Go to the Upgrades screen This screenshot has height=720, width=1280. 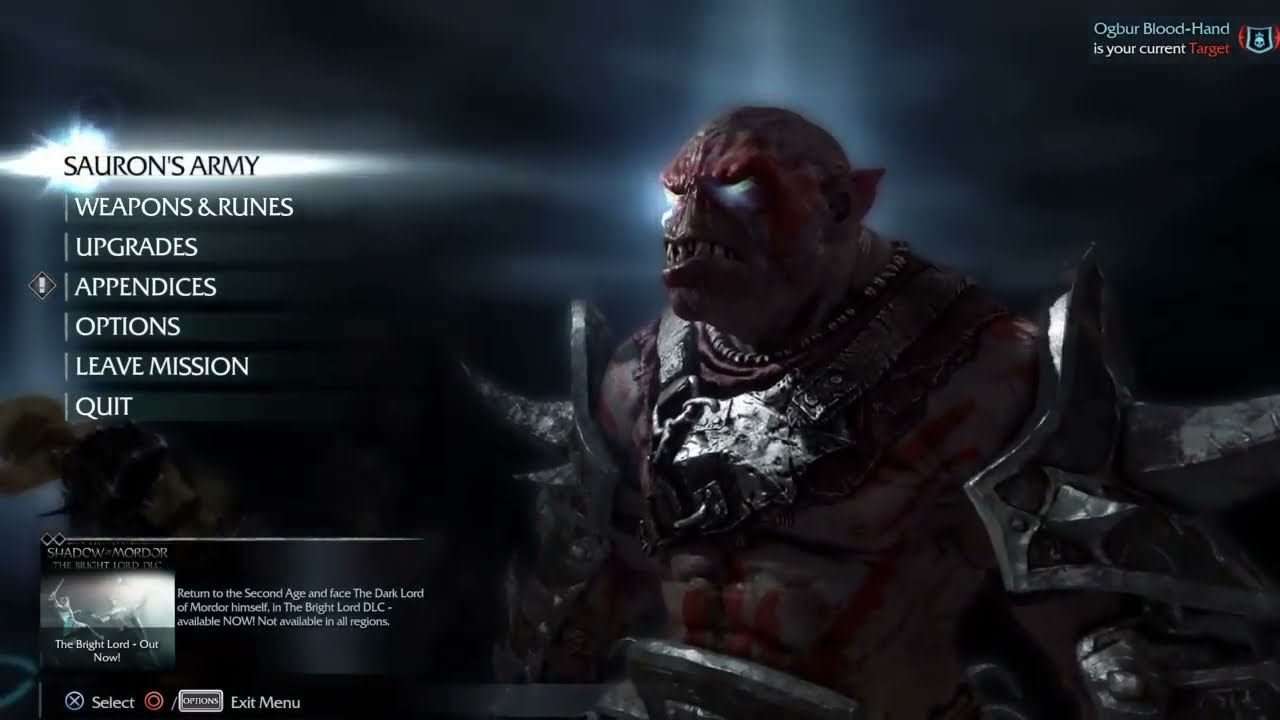coord(136,247)
